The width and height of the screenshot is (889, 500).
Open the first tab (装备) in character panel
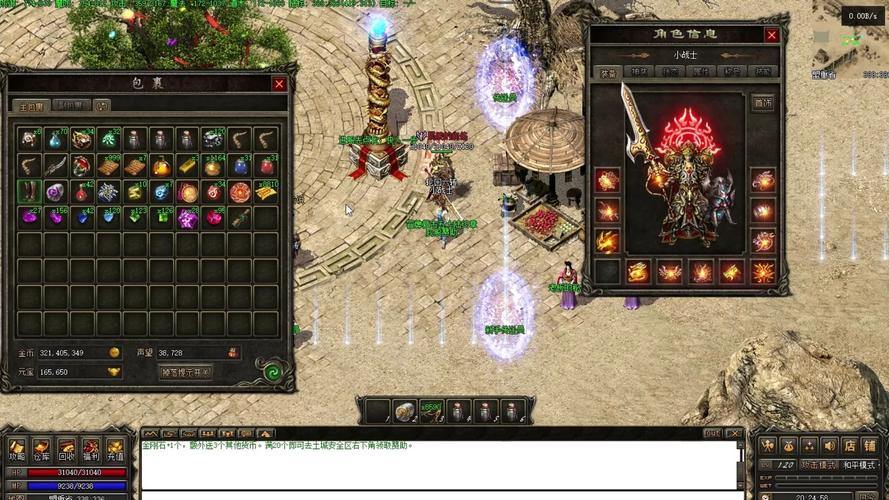point(608,72)
